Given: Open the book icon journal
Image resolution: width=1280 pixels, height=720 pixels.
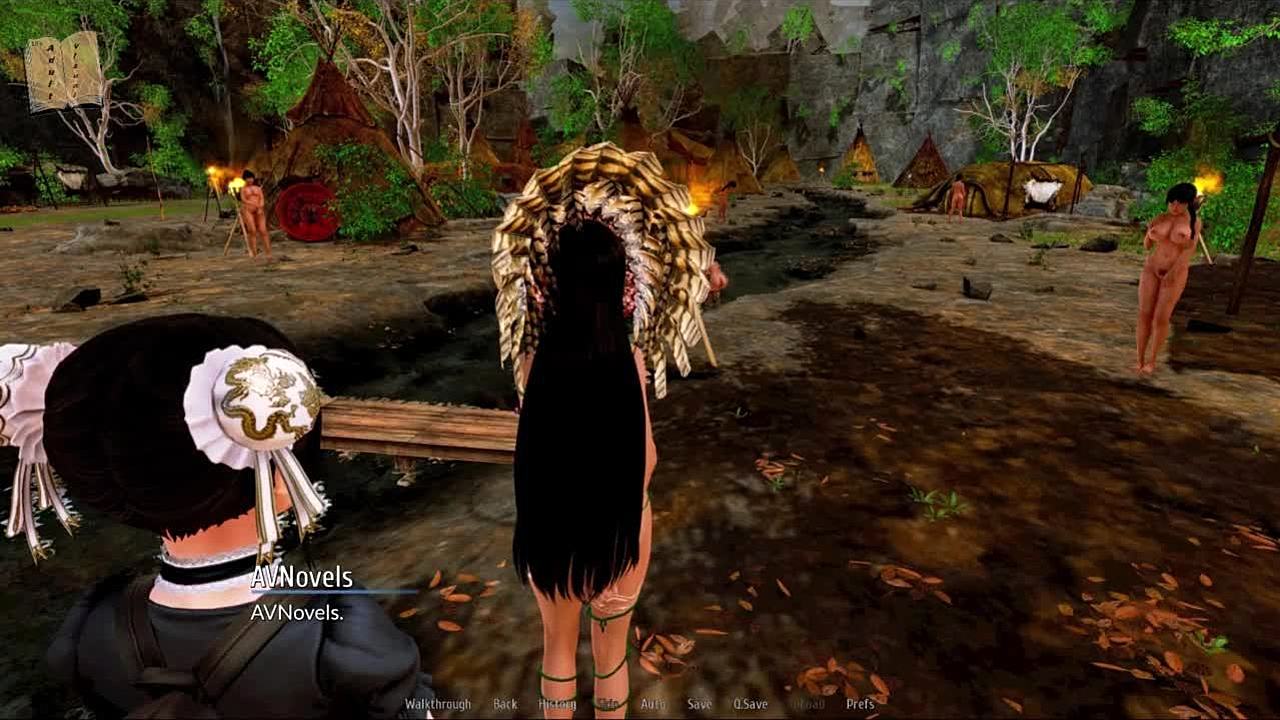Looking at the screenshot, I should tap(63, 71).
